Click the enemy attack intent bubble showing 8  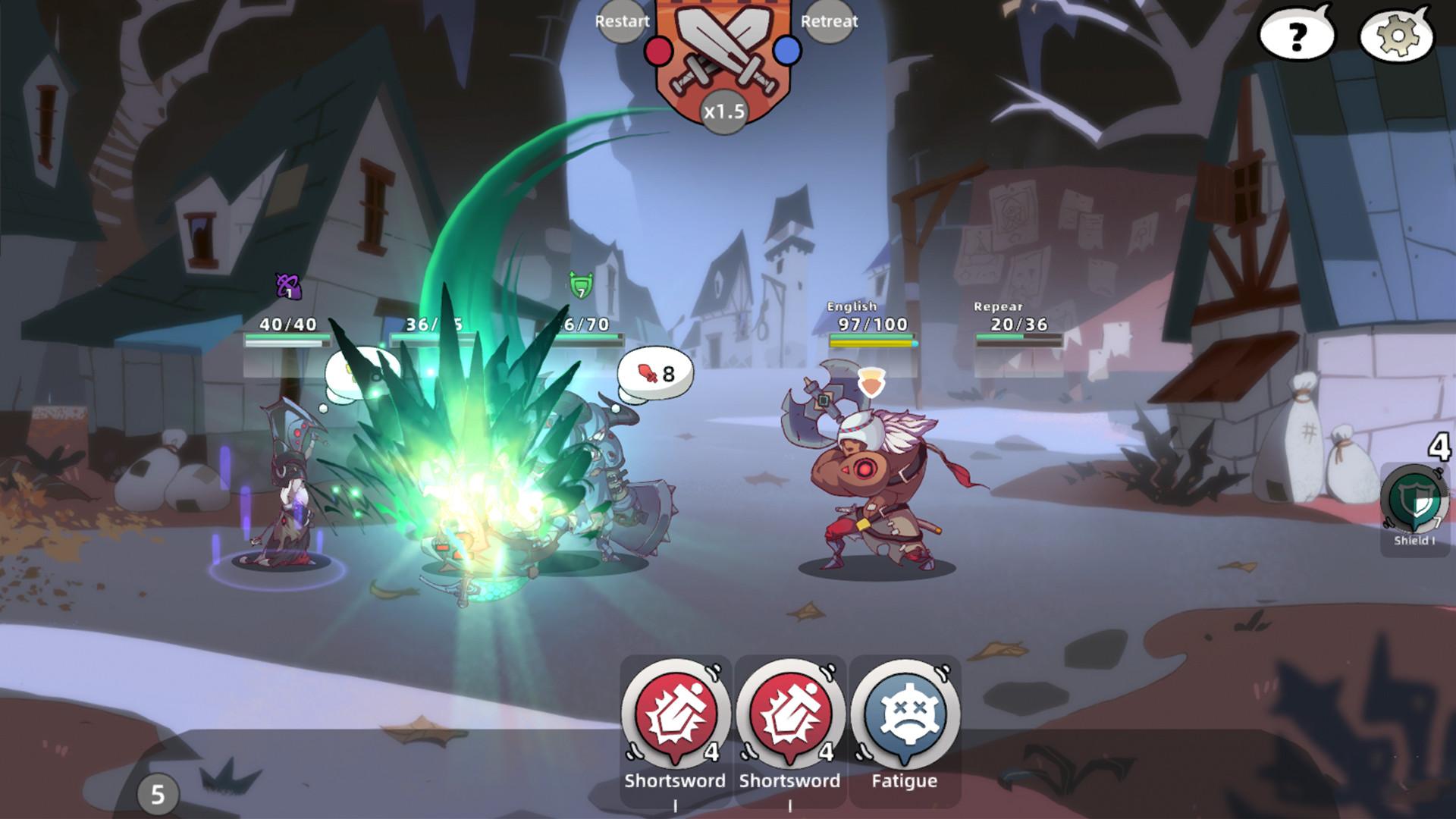pyautogui.click(x=654, y=373)
